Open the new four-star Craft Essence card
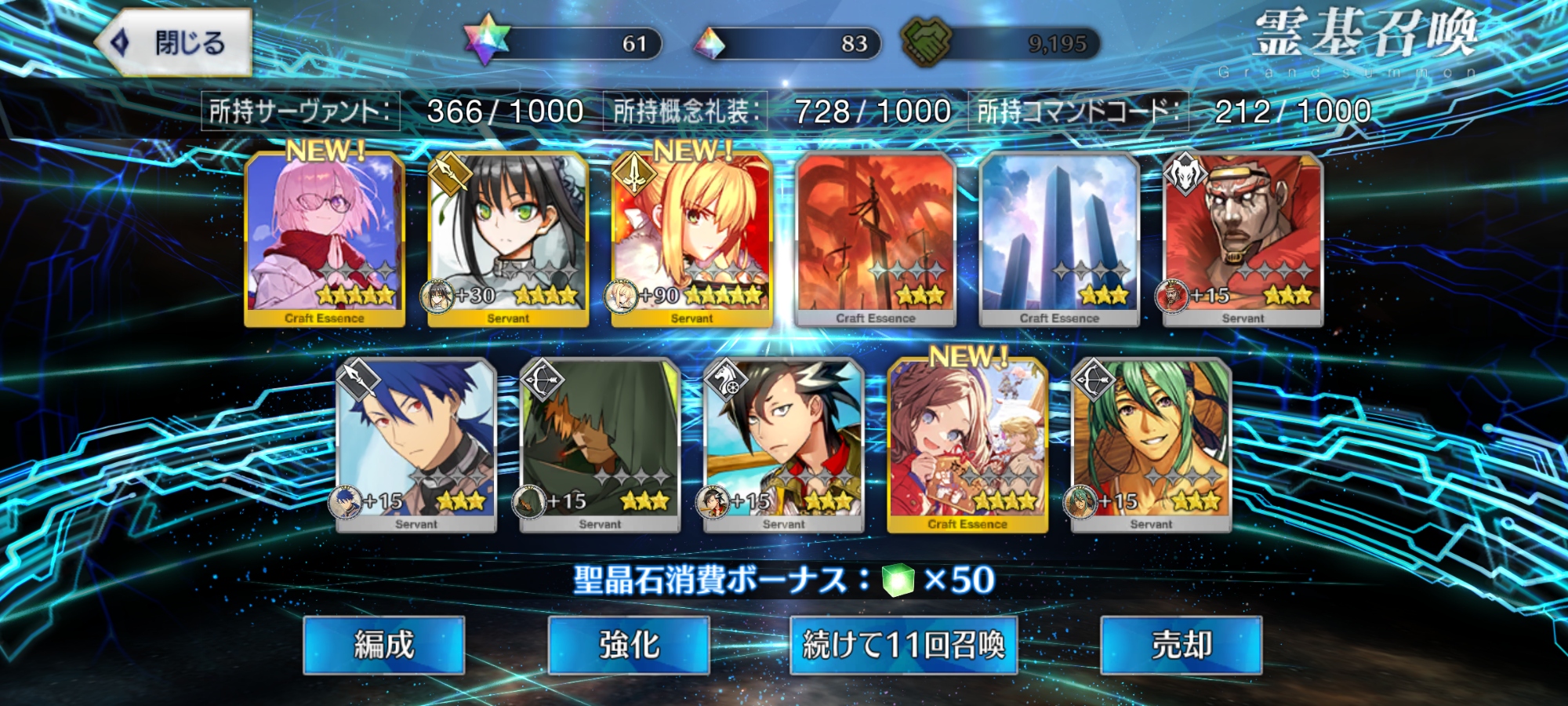This screenshot has height=706, width=1568. pos(967,445)
